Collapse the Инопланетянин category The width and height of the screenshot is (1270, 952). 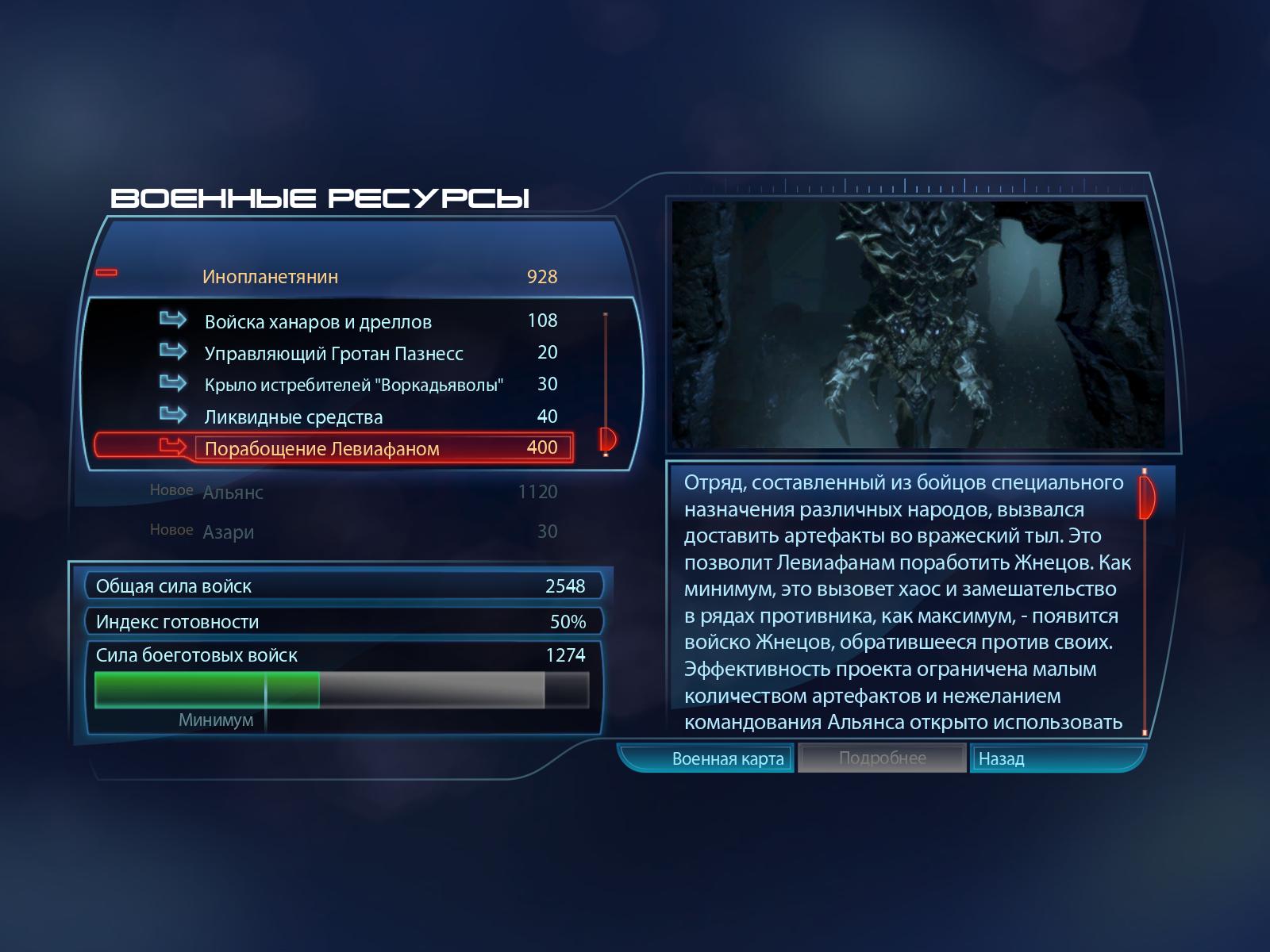106,273
